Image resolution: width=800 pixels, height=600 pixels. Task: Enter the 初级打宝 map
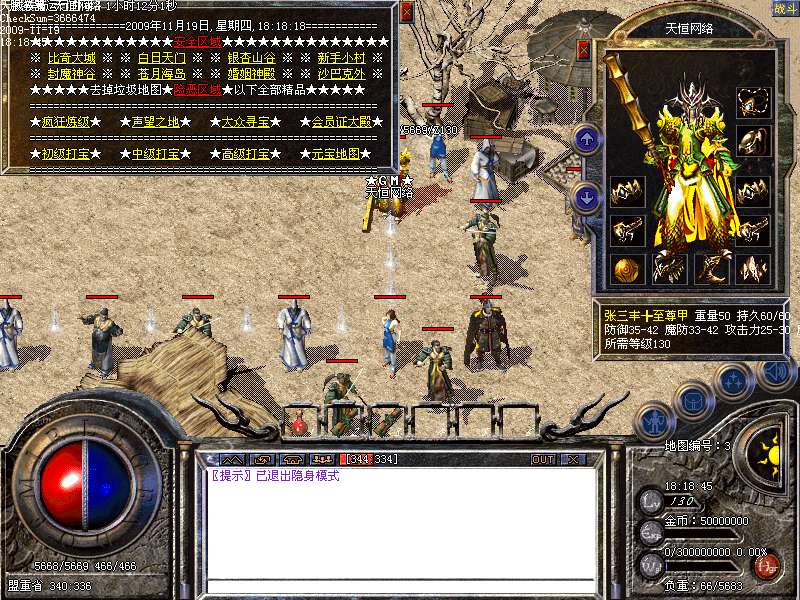click(65, 154)
